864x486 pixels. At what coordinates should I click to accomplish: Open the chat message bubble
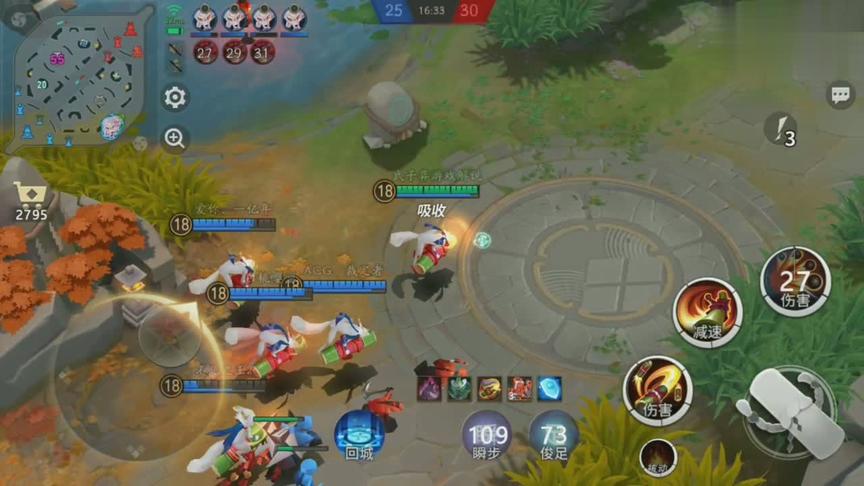click(x=840, y=95)
